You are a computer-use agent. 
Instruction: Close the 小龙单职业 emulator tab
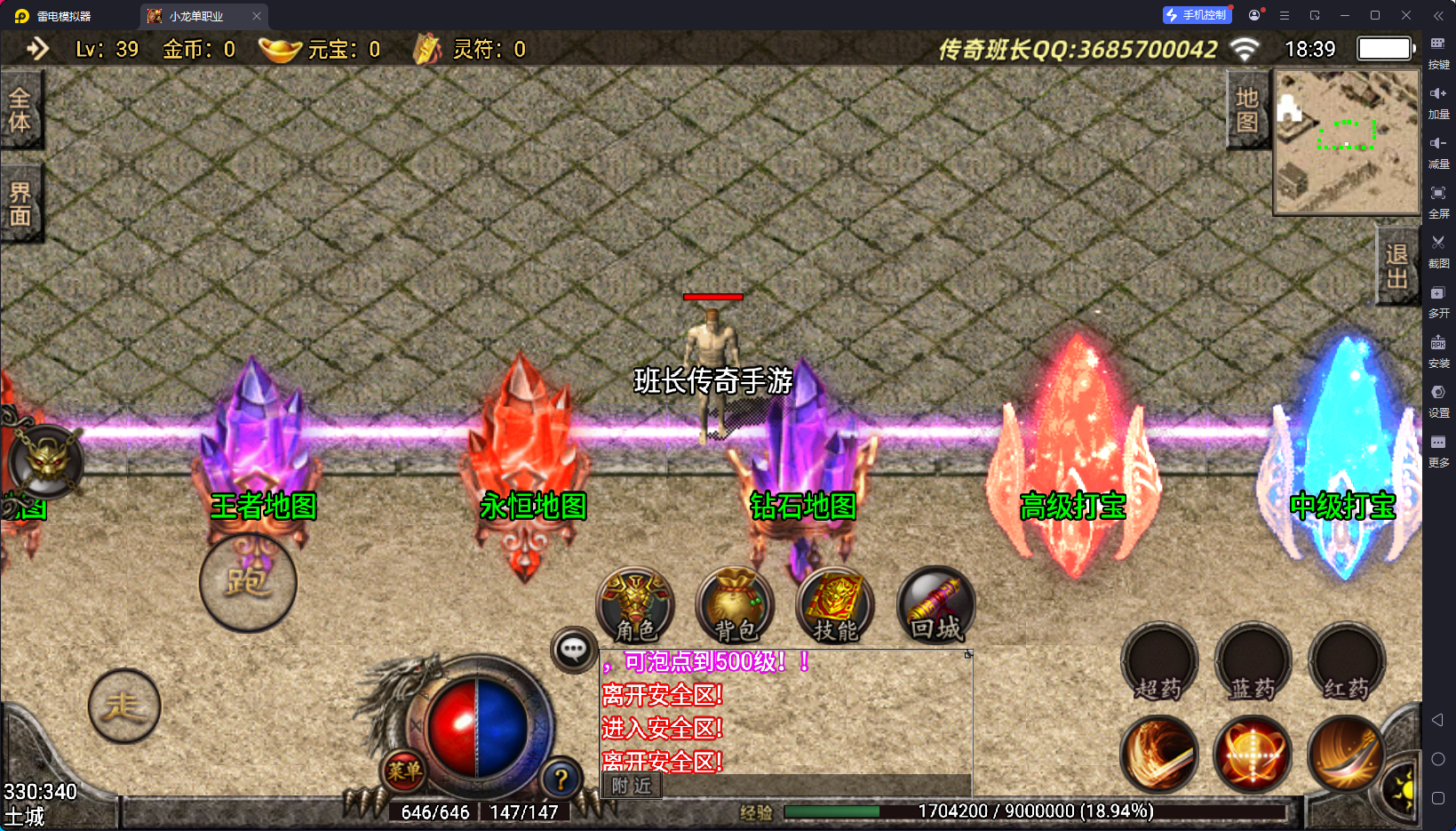click(257, 16)
